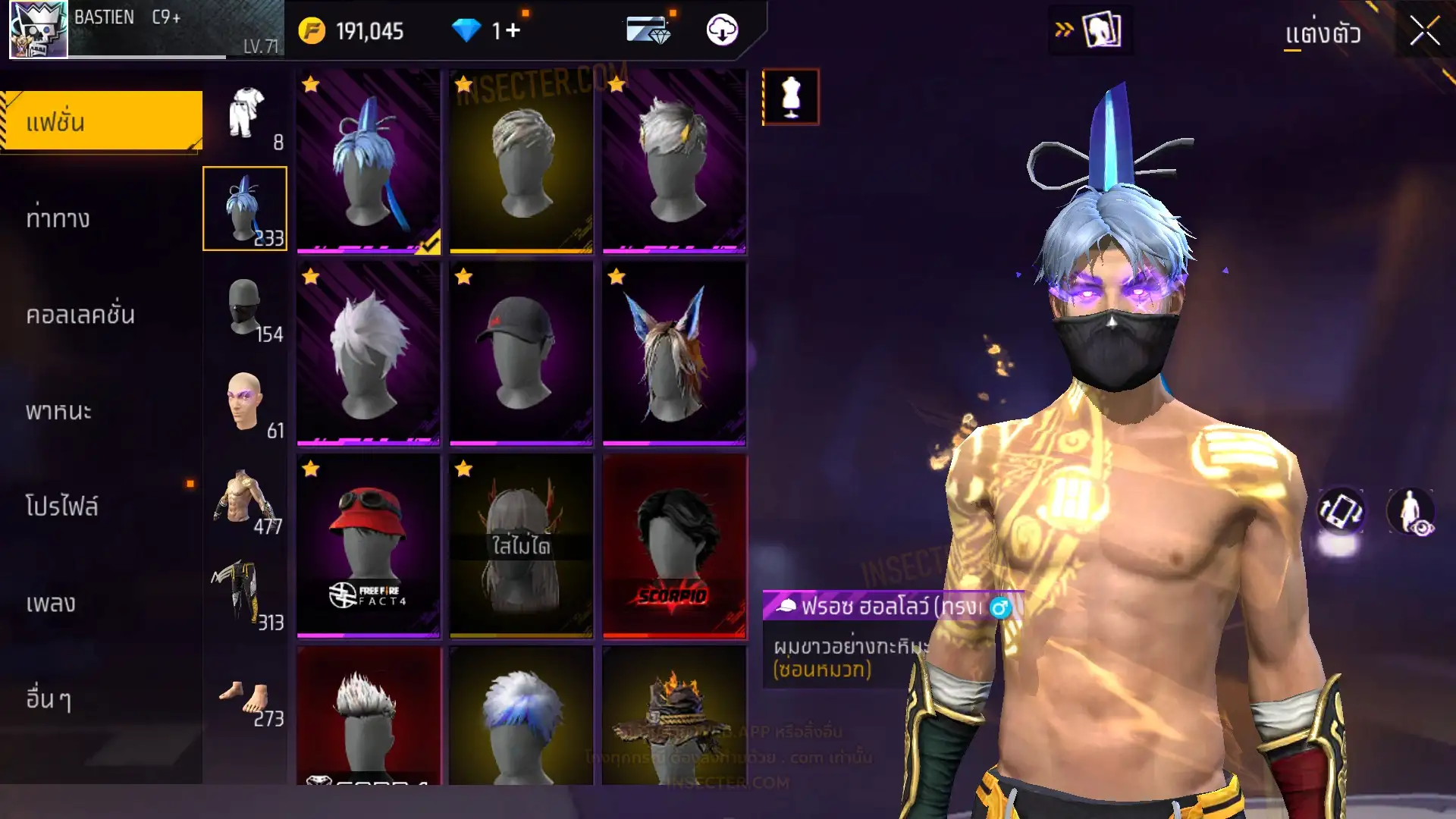This screenshot has width=1456, height=819.
Task: Open the พาหนะ vehicles tab
Action: 59,411
